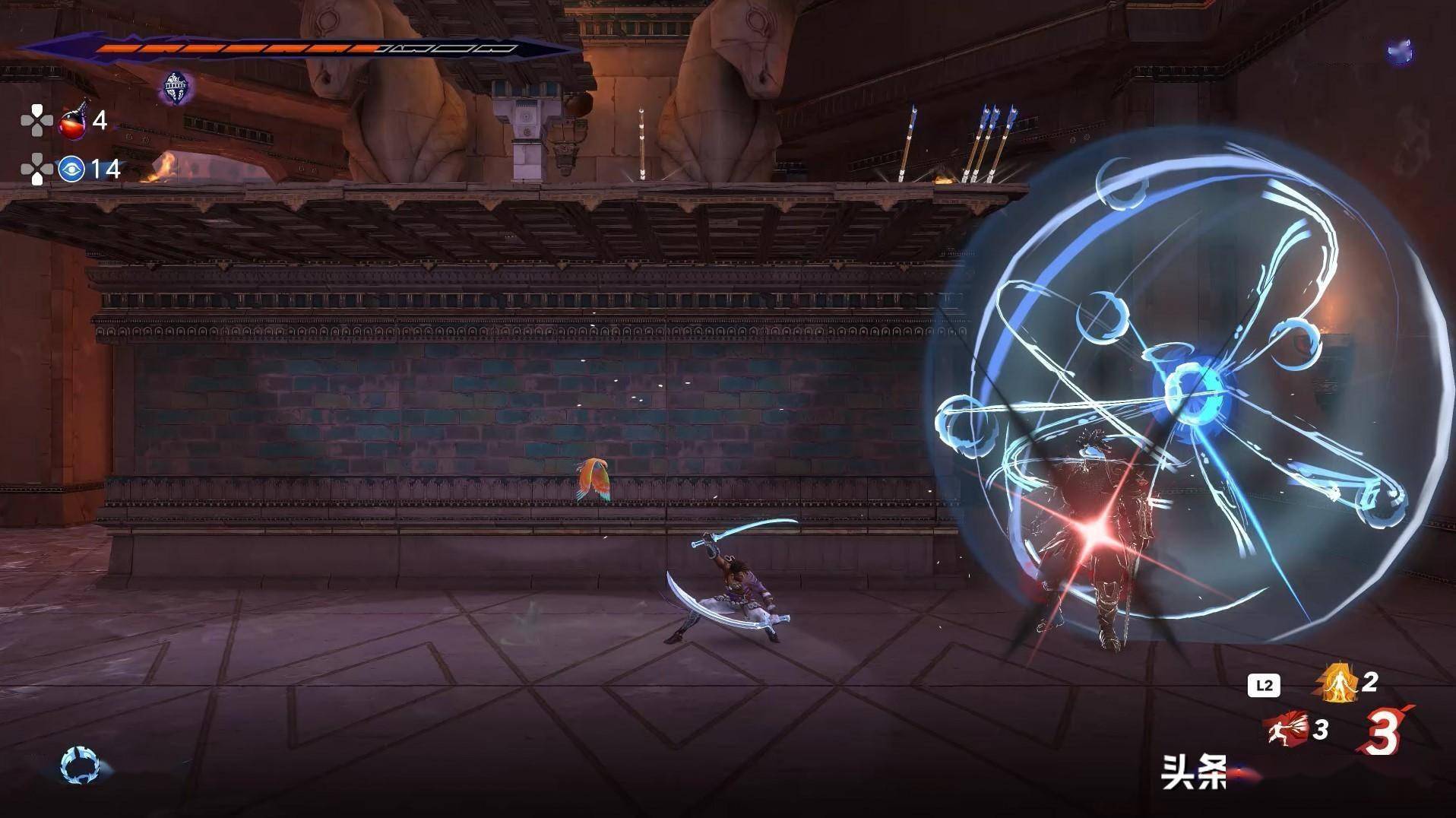Click the blue circular time power icon
The width and height of the screenshot is (1456, 818).
tap(81, 765)
